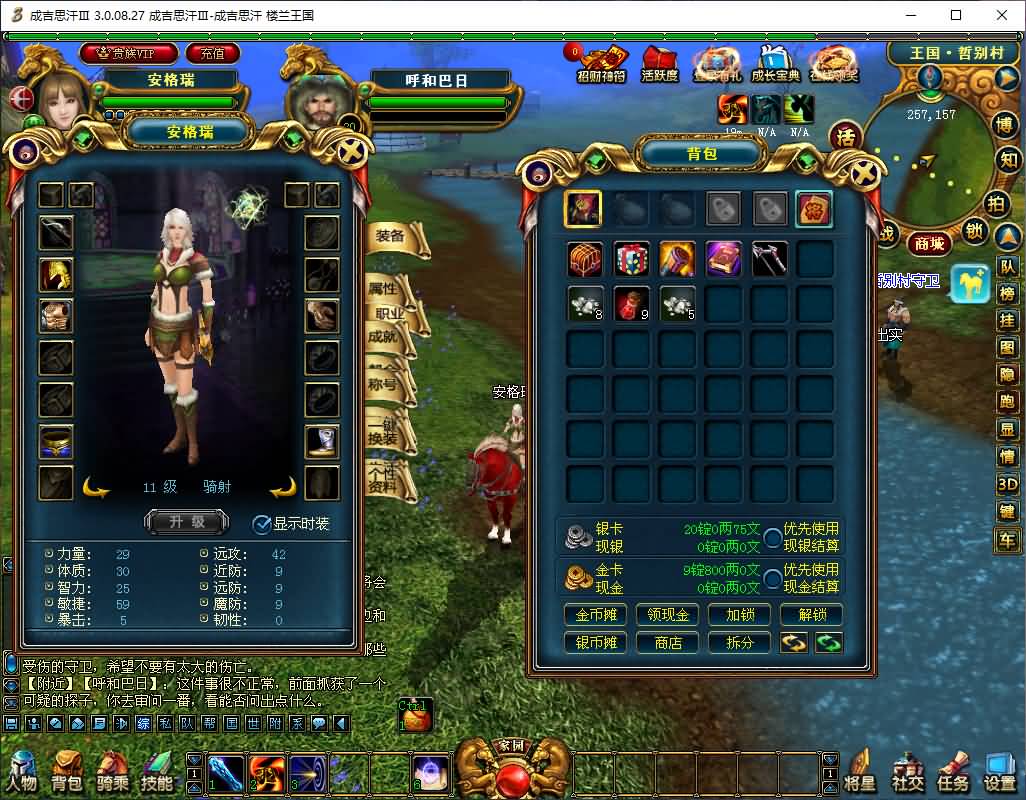This screenshot has height=800, width=1026.
Task: Switch to the 装备 equipment tab
Action: [x=390, y=236]
